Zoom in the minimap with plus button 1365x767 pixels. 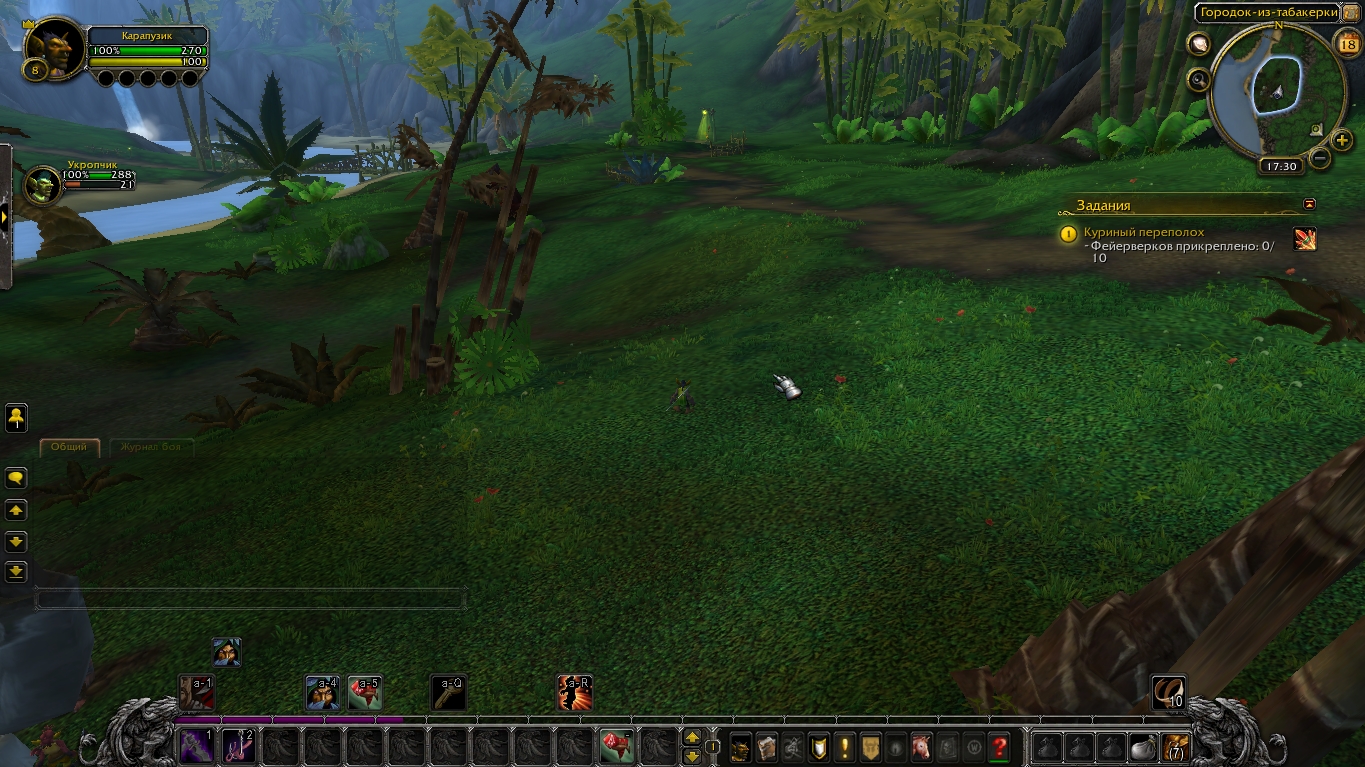point(1342,140)
